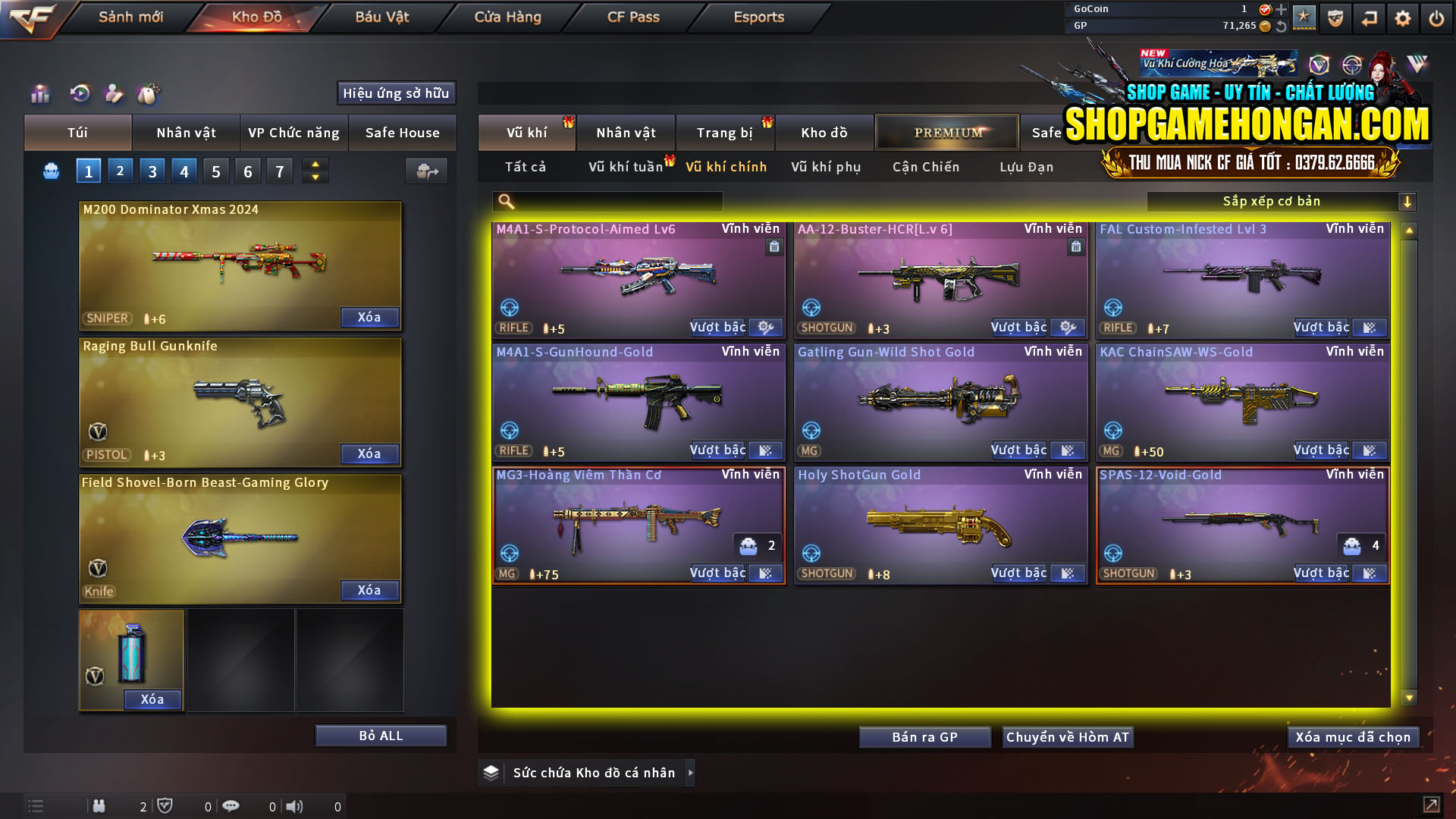
Task: Deselect bag slot 1
Action: point(88,171)
